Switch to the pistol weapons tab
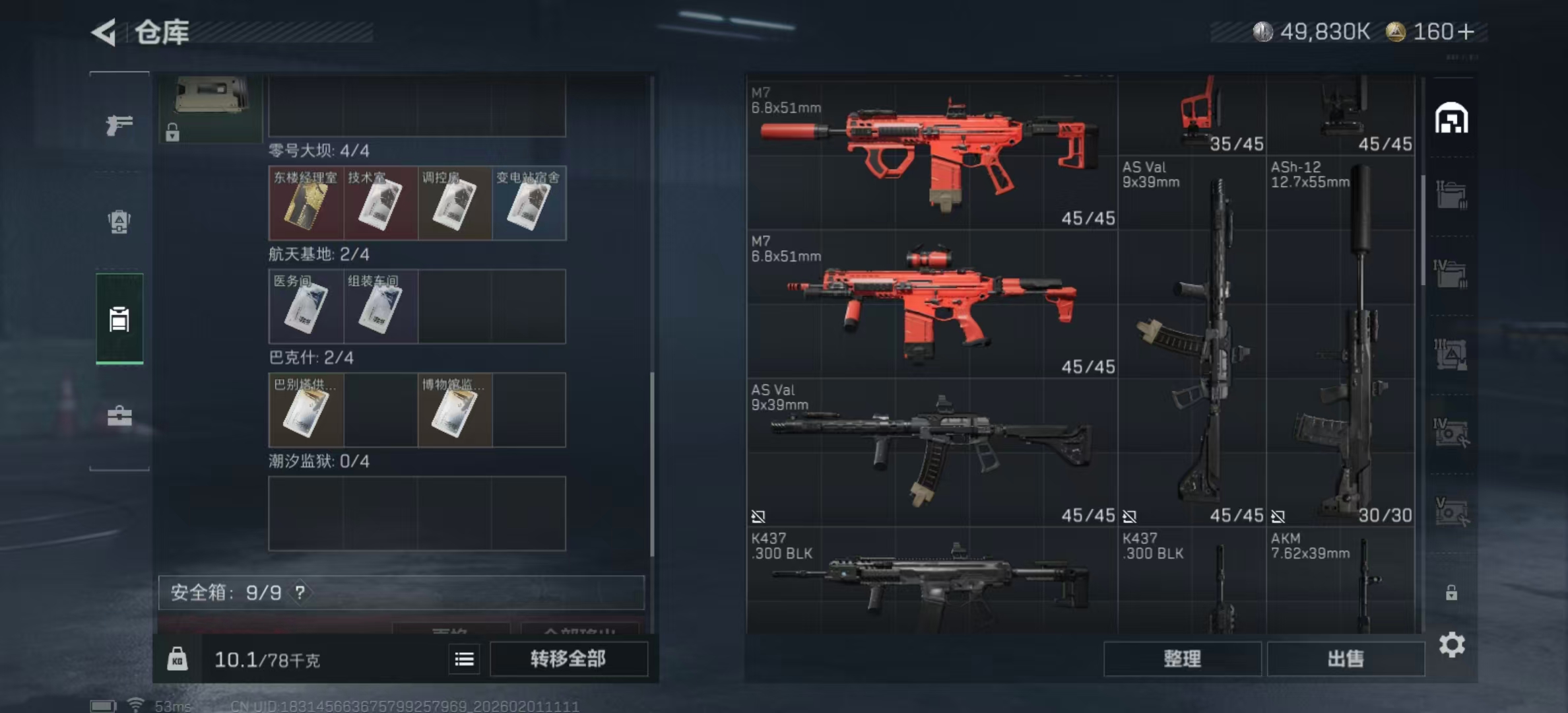 (x=119, y=124)
